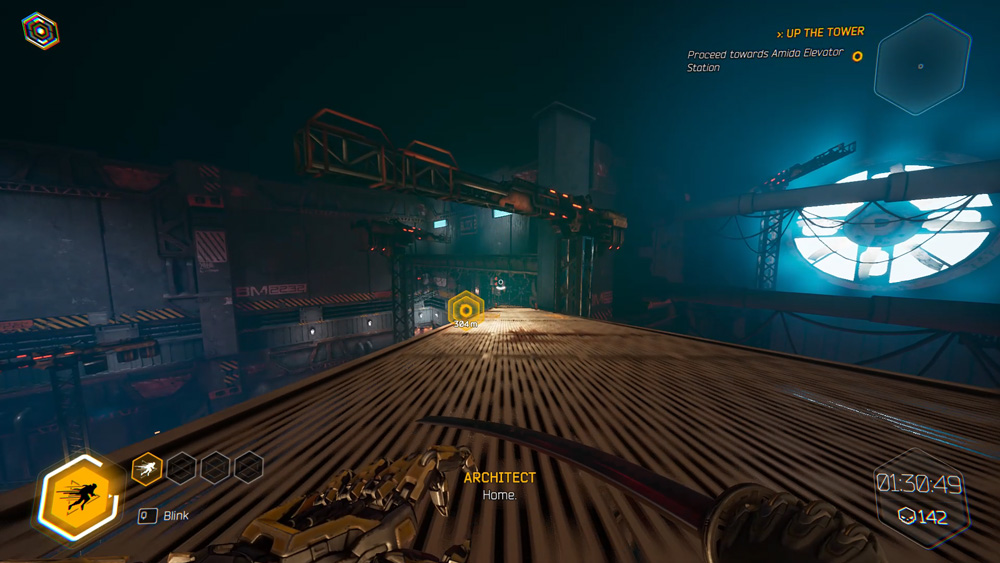Image resolution: width=1000 pixels, height=563 pixels.
Task: Activate the Blink ability hexagon icon
Action: pyautogui.click(x=76, y=497)
